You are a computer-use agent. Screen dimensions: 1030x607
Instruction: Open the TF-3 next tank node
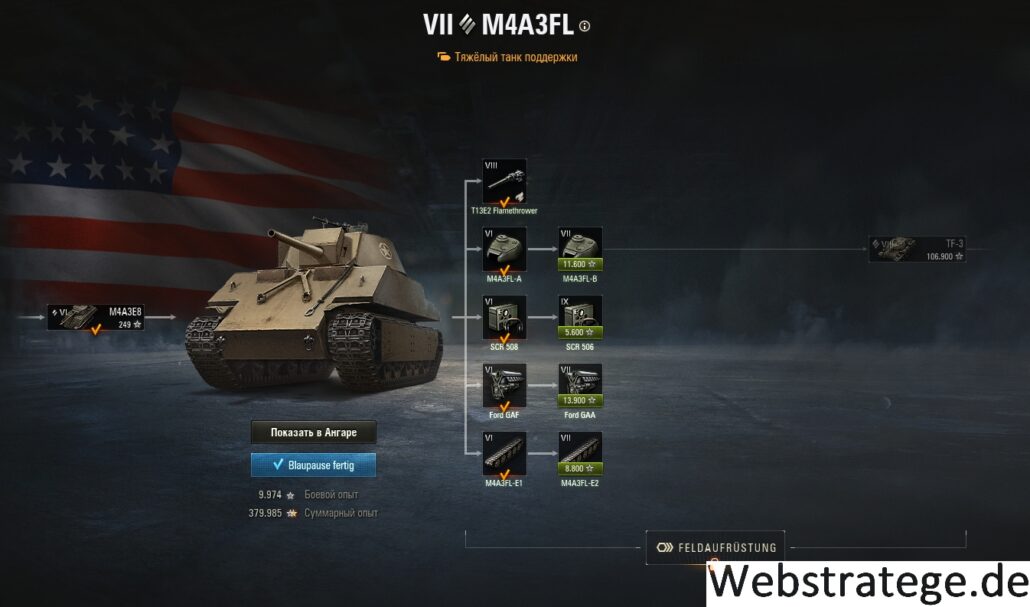(916, 249)
